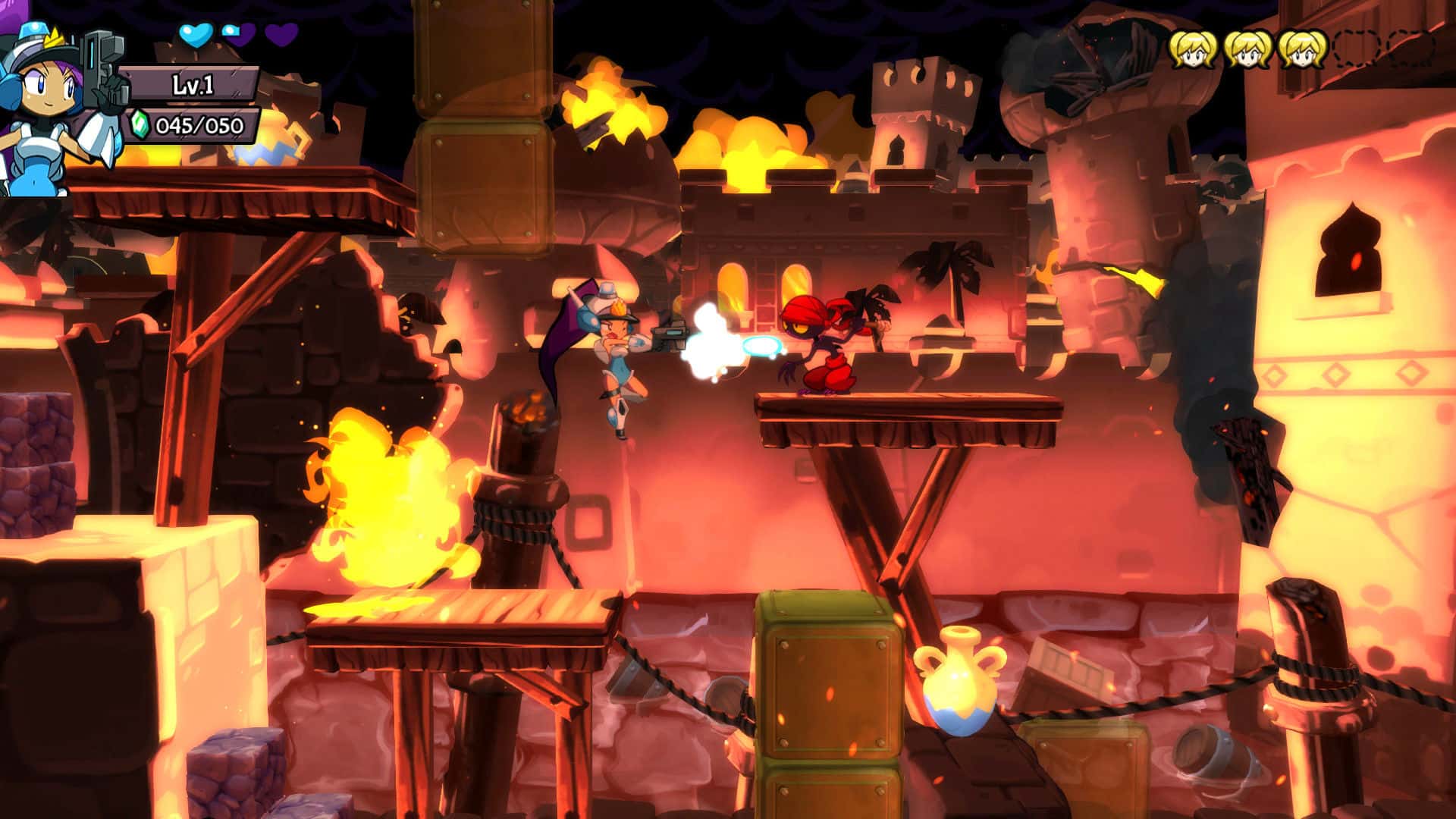Click the third blonde girl rescue icon

[1301, 50]
